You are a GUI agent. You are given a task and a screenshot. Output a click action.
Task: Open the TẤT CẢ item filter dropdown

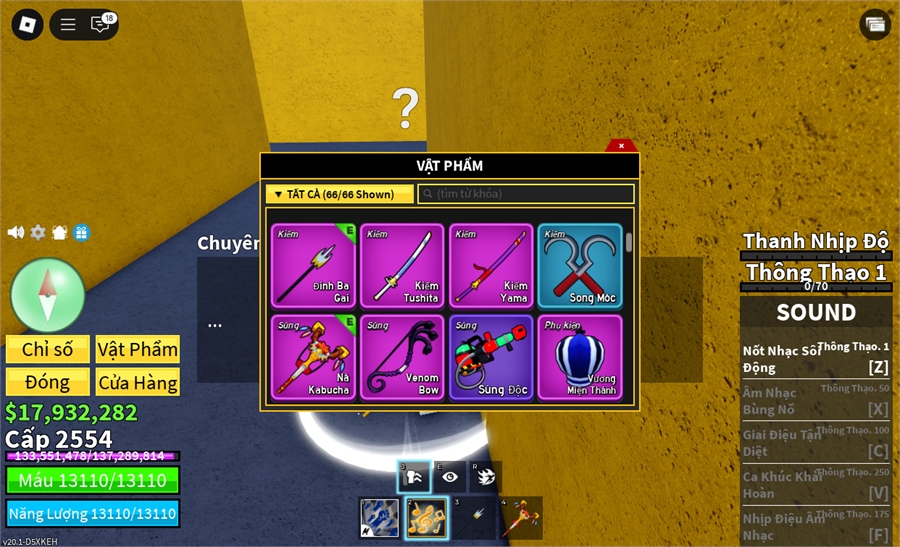pyautogui.click(x=339, y=194)
